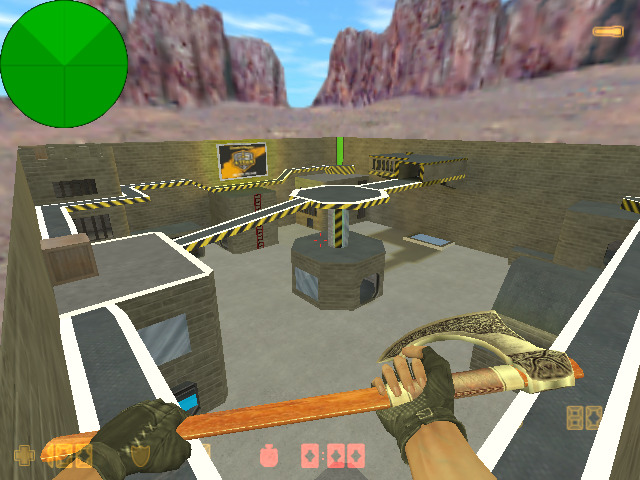The height and width of the screenshot is (480, 640).
Task: Click the armor shield icon
Action: (140, 456)
